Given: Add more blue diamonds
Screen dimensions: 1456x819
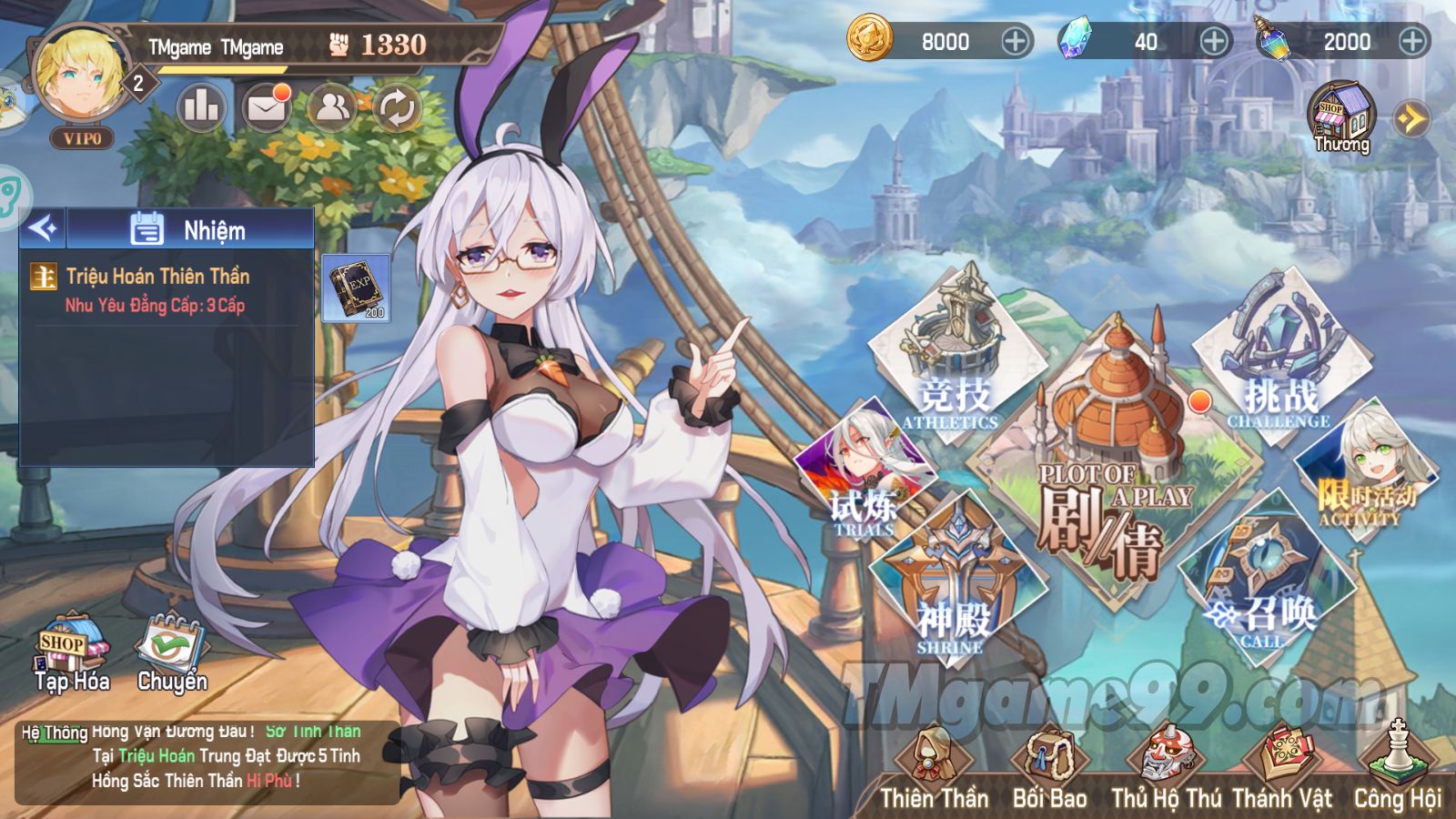Looking at the screenshot, I should [x=1214, y=41].
